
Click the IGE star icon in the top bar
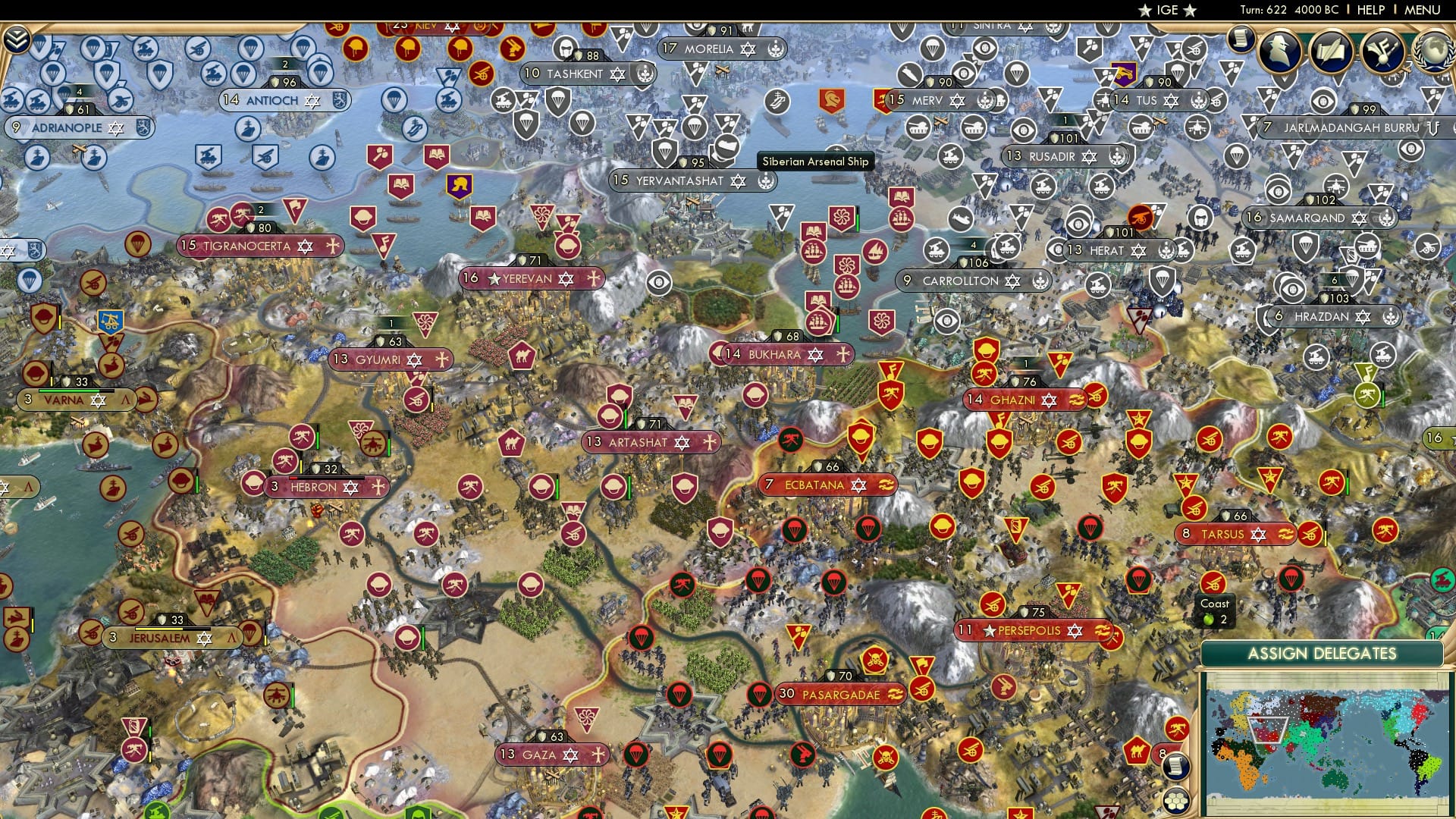pos(1145,11)
